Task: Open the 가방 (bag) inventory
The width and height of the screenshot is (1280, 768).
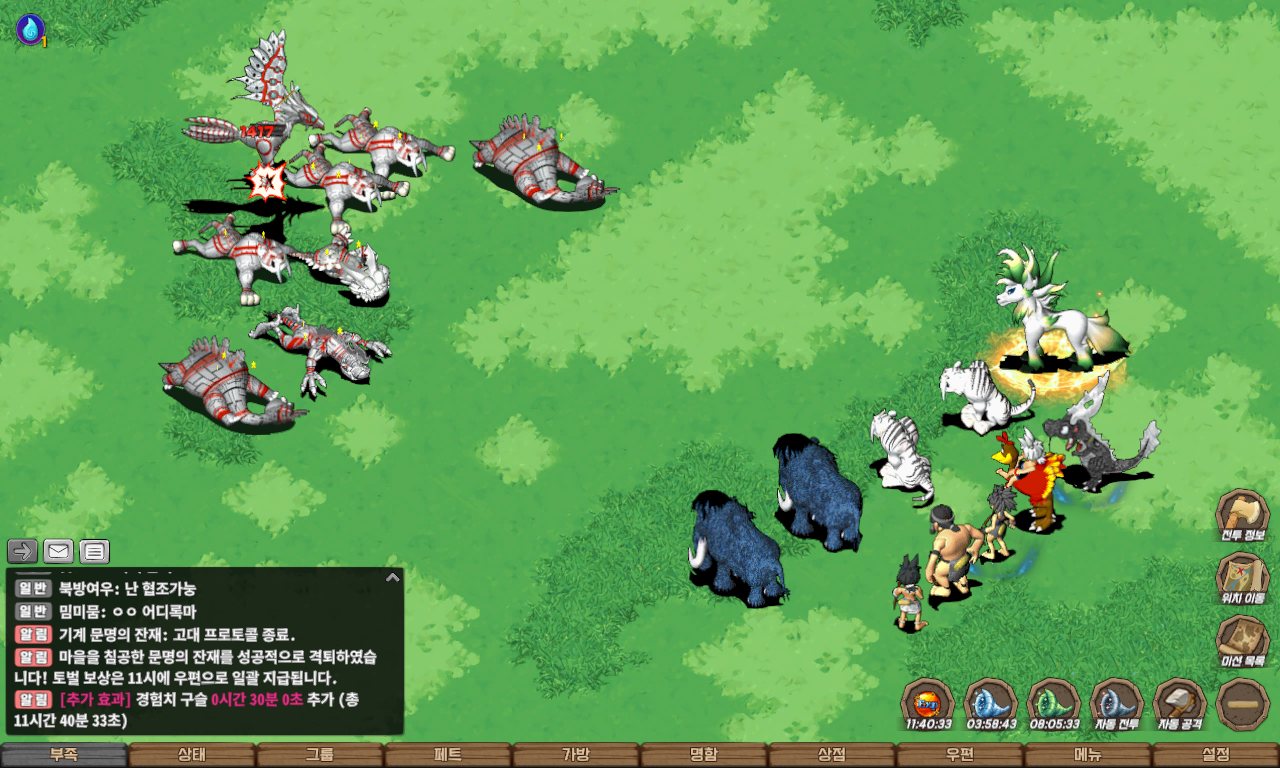Action: (x=576, y=755)
